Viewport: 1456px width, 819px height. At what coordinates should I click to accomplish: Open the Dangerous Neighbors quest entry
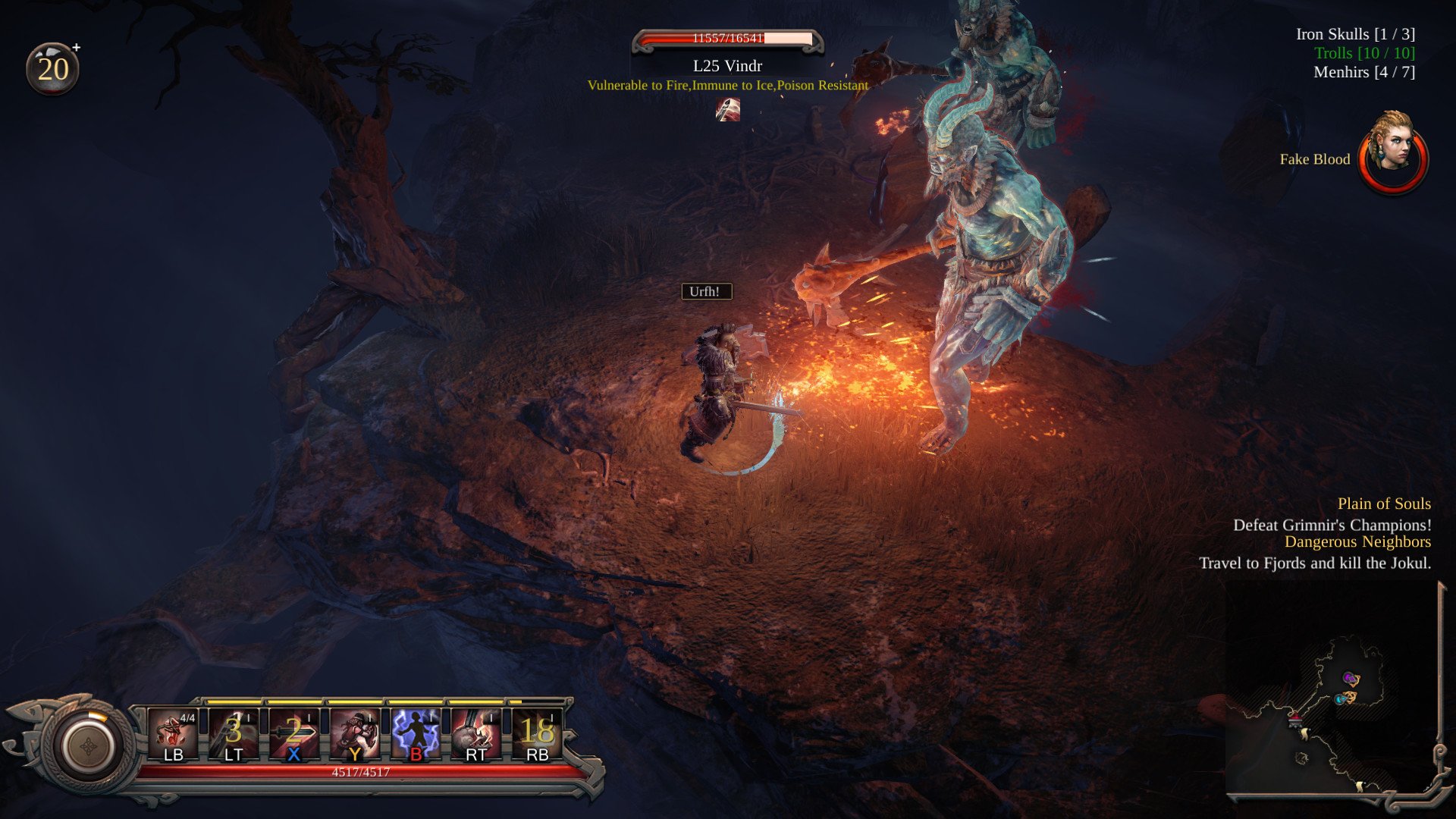1357,541
